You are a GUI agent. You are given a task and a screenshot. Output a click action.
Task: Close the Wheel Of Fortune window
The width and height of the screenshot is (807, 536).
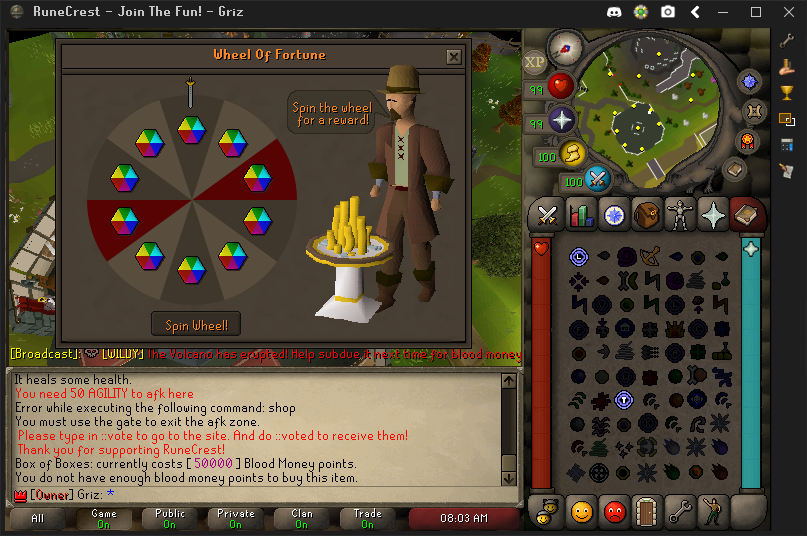coord(454,57)
